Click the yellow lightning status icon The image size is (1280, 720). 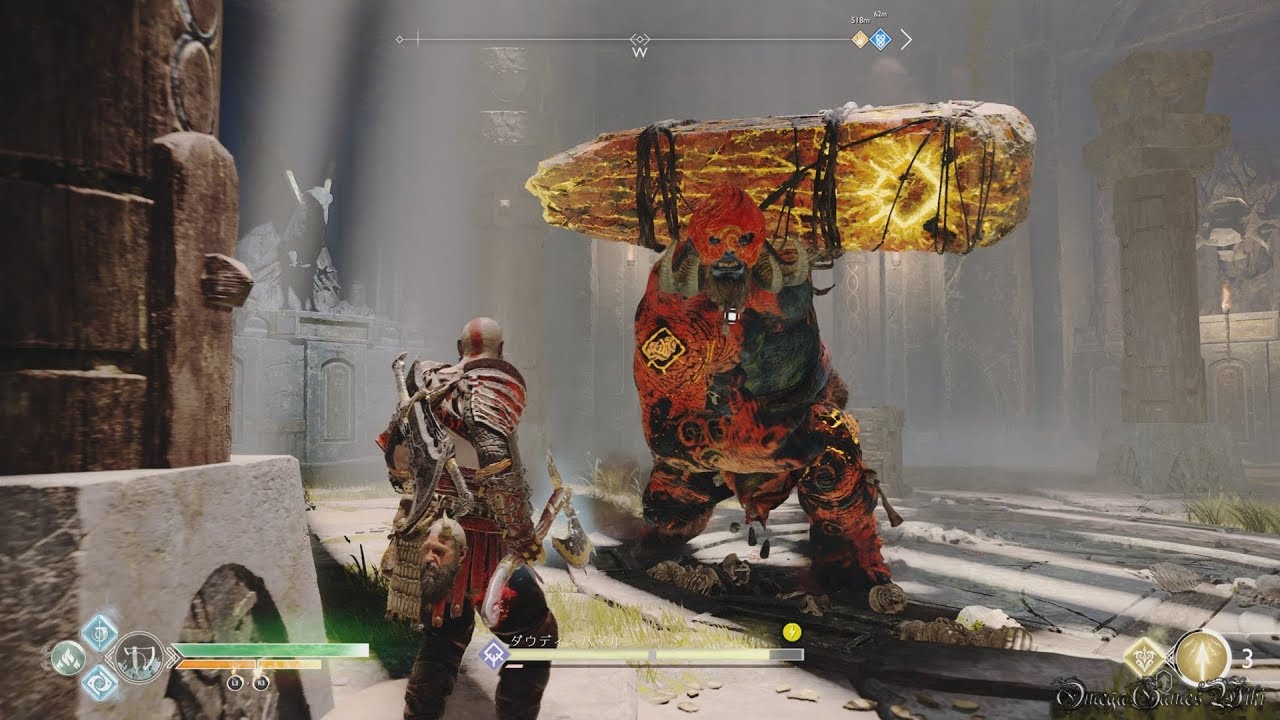(792, 631)
